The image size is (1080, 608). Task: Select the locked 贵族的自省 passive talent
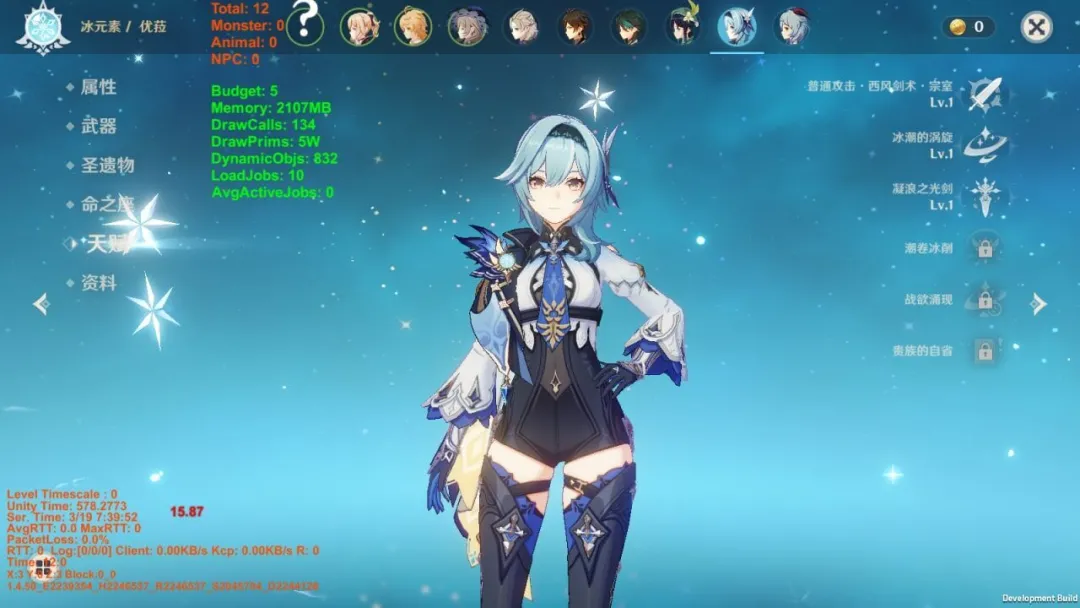(985, 351)
